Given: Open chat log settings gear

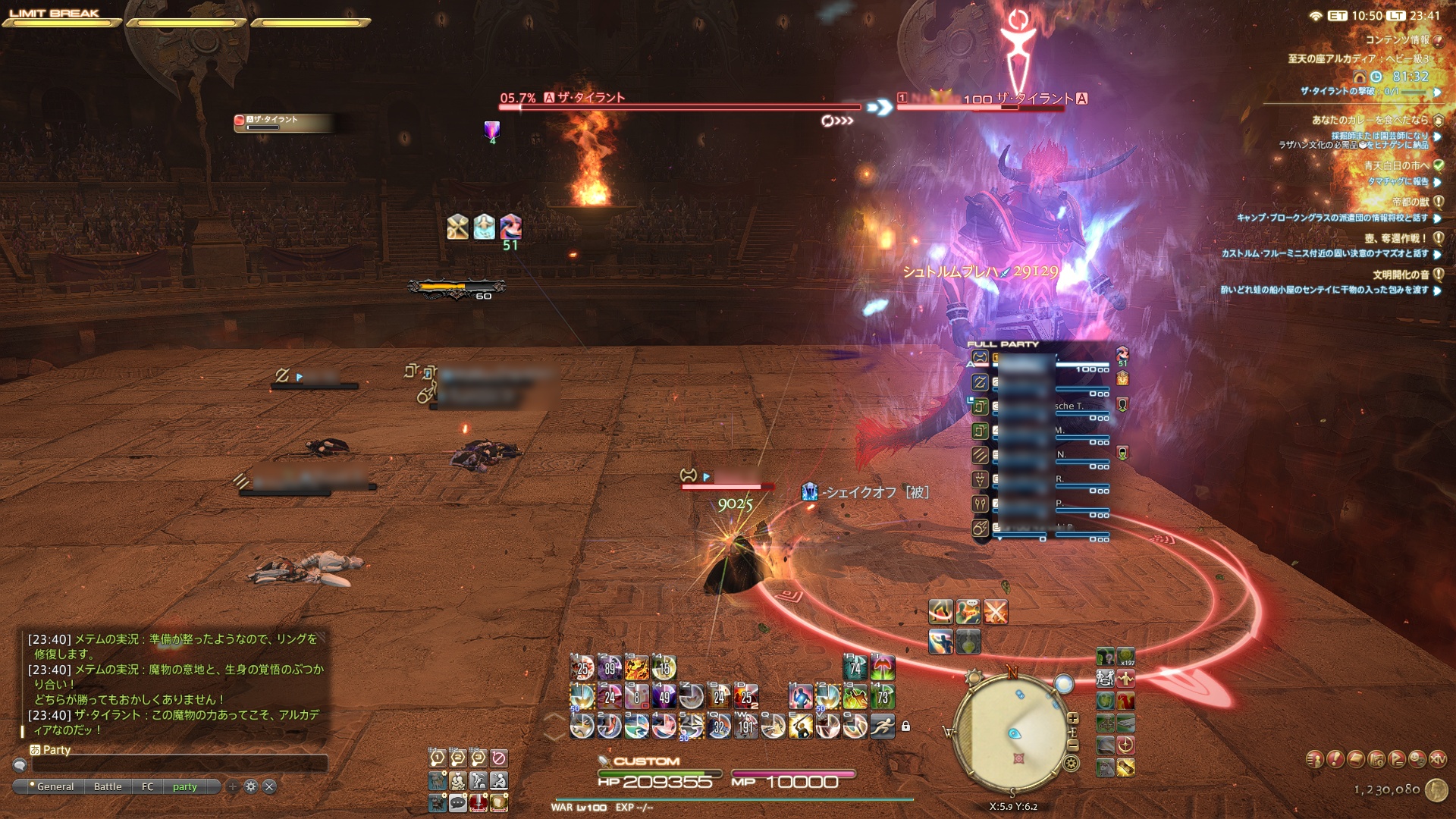Looking at the screenshot, I should point(251,787).
